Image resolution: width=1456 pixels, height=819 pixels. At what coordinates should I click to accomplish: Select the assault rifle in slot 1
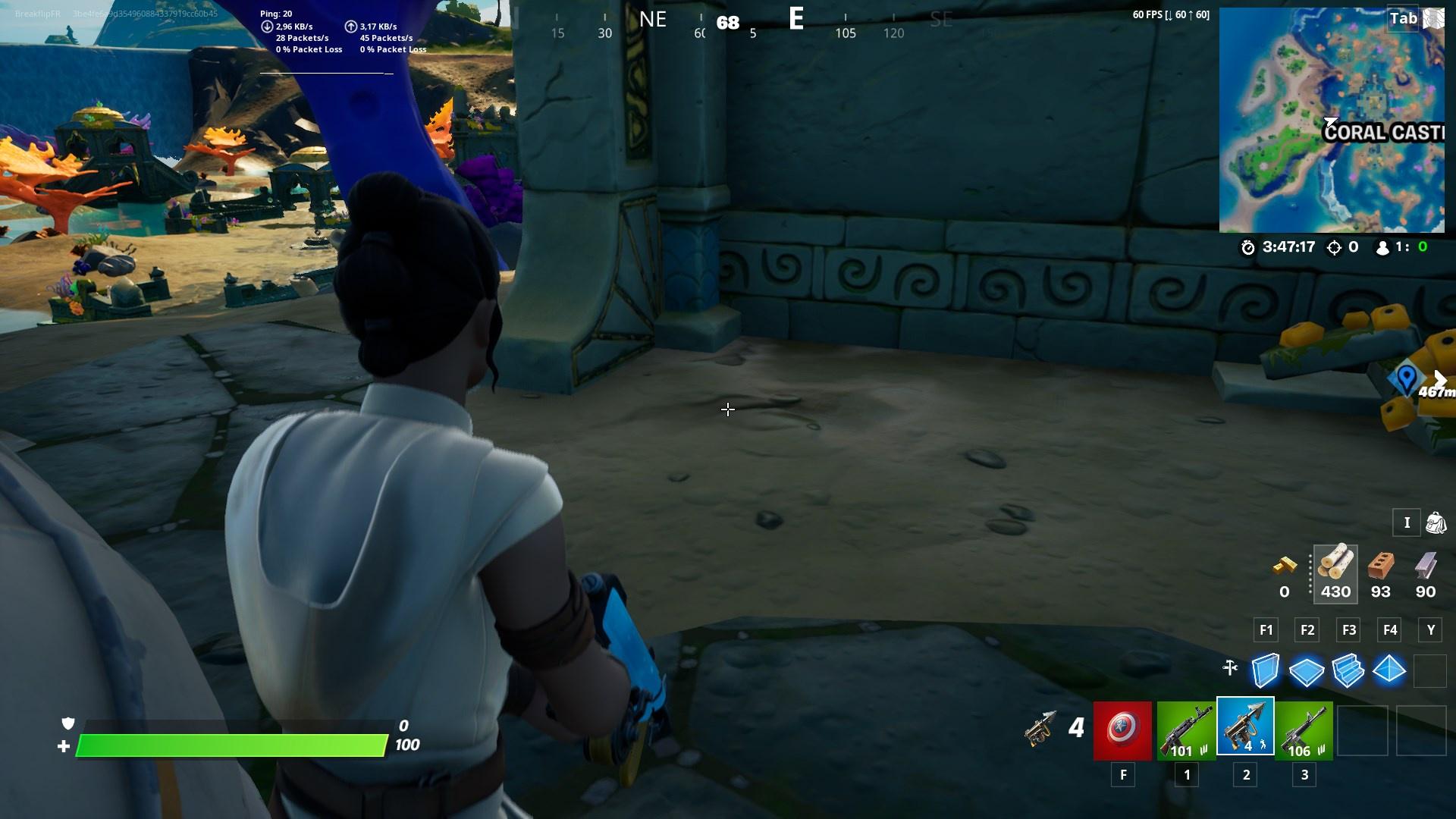tap(1185, 730)
